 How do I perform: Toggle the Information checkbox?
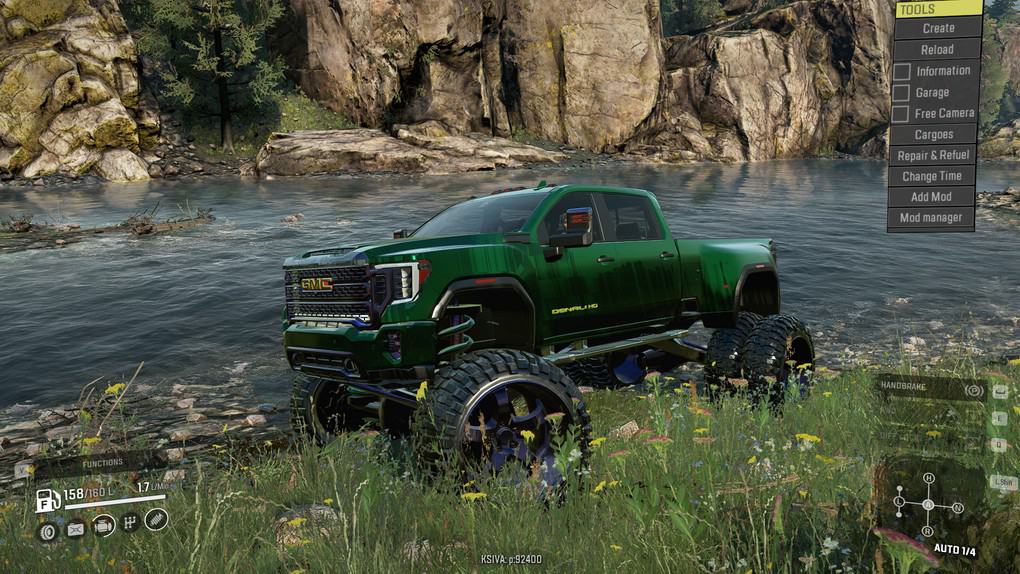point(902,71)
